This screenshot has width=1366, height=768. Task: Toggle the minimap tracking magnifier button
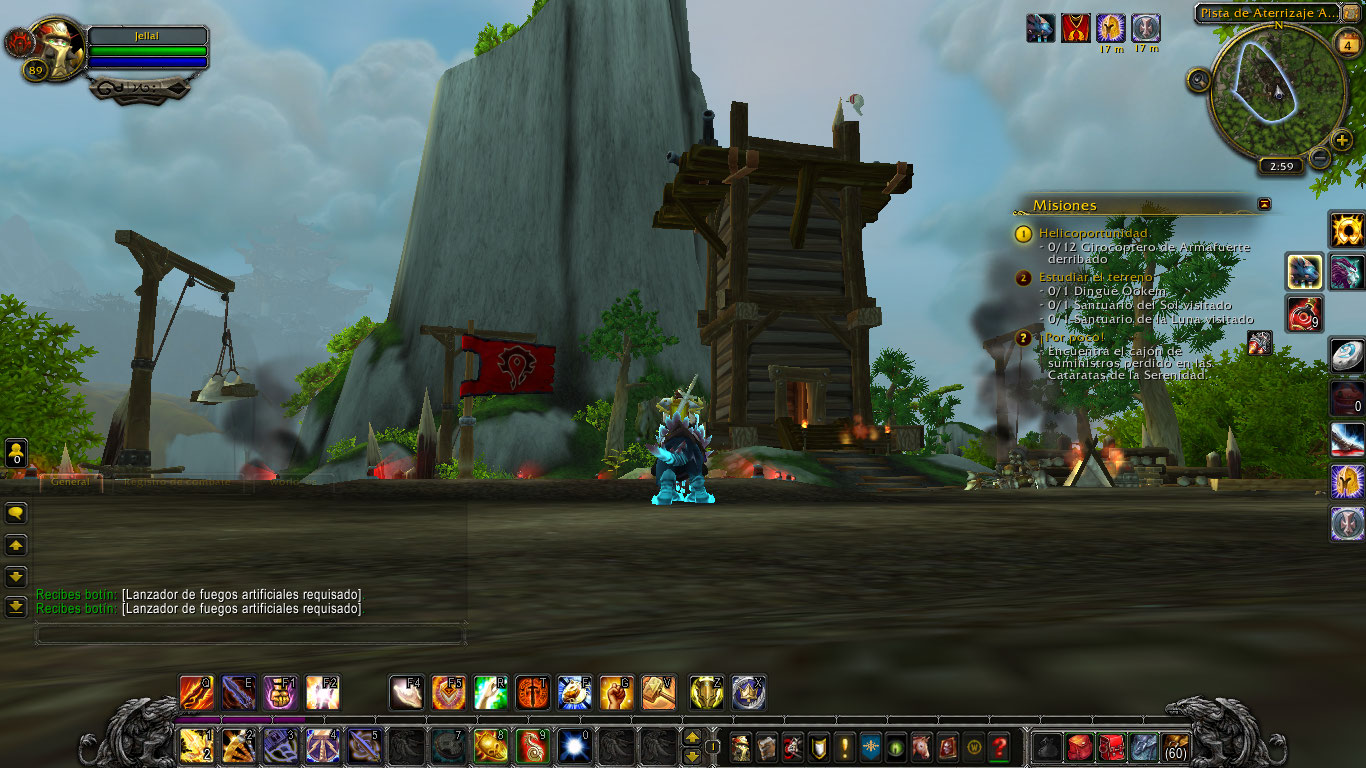click(x=1199, y=81)
